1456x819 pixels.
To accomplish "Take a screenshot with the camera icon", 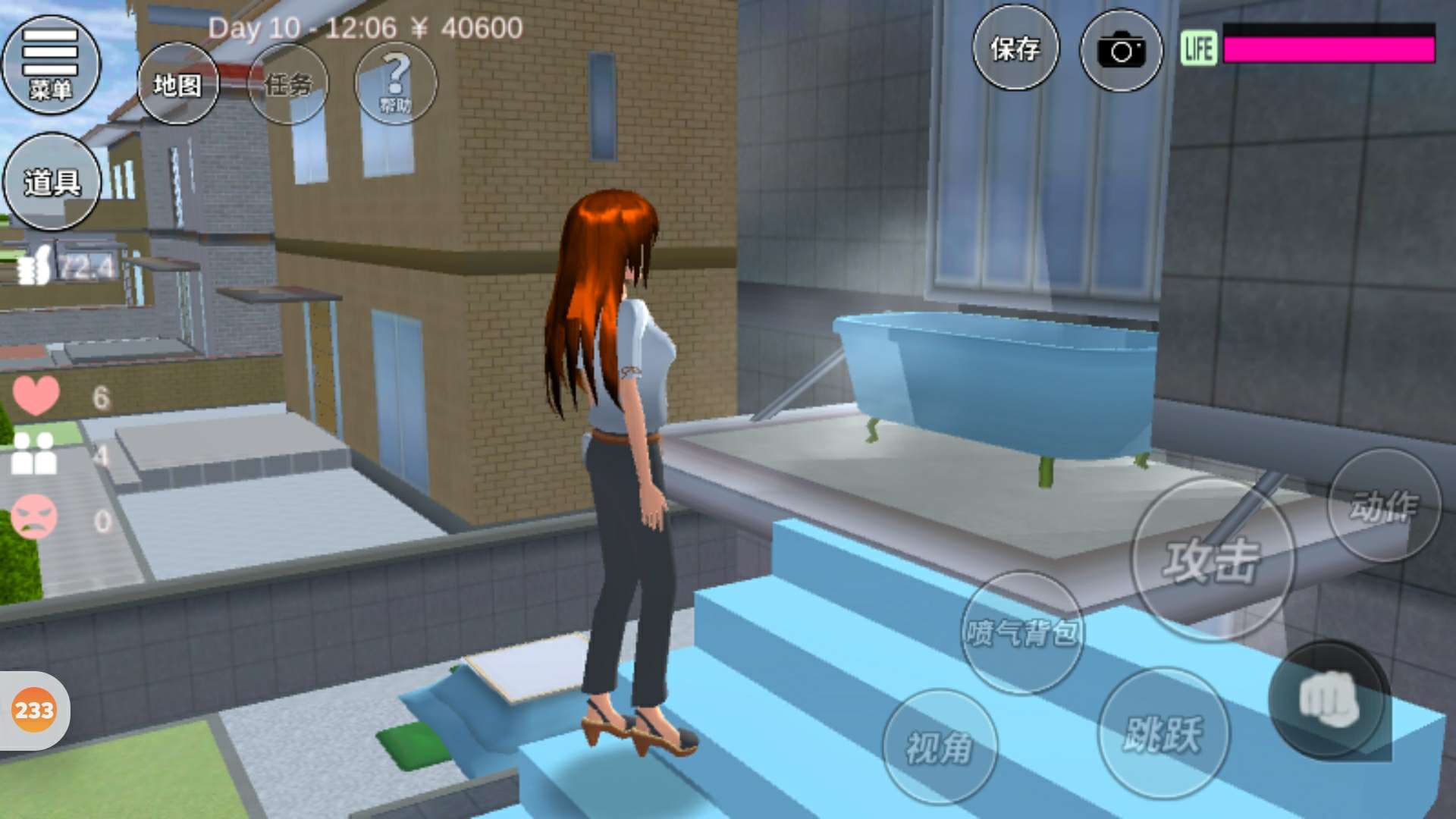I will pyautogui.click(x=1121, y=51).
